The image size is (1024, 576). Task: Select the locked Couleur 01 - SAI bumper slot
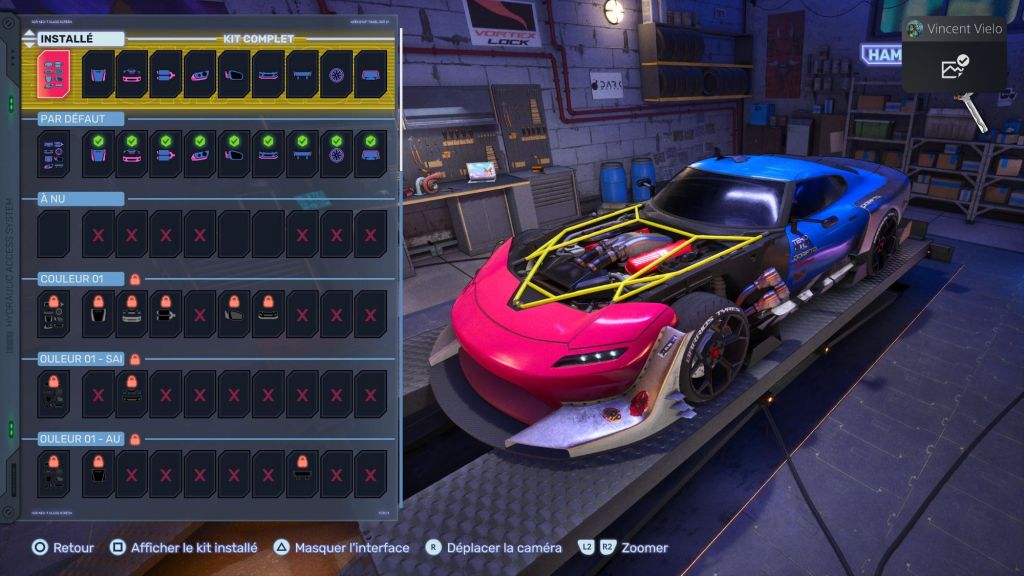click(132, 394)
